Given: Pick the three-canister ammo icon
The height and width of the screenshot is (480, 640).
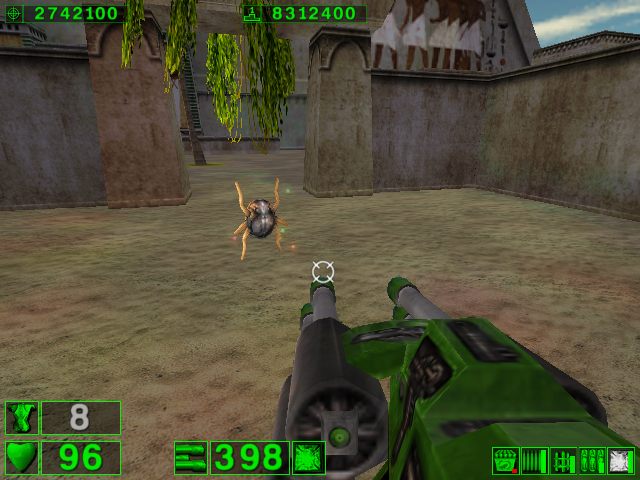Looking at the screenshot, I should 592,461.
